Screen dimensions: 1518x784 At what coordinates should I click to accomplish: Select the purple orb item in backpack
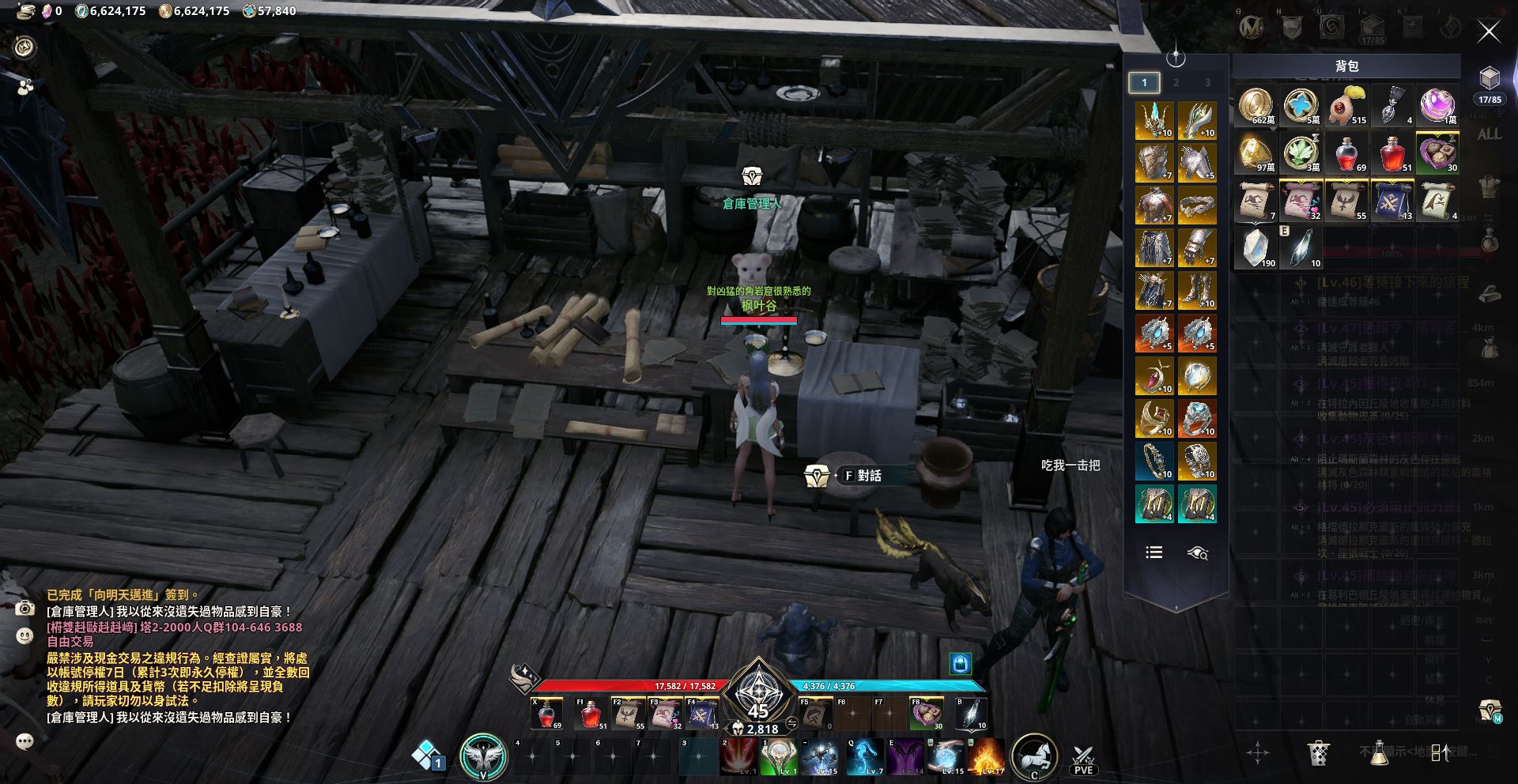click(x=1437, y=106)
